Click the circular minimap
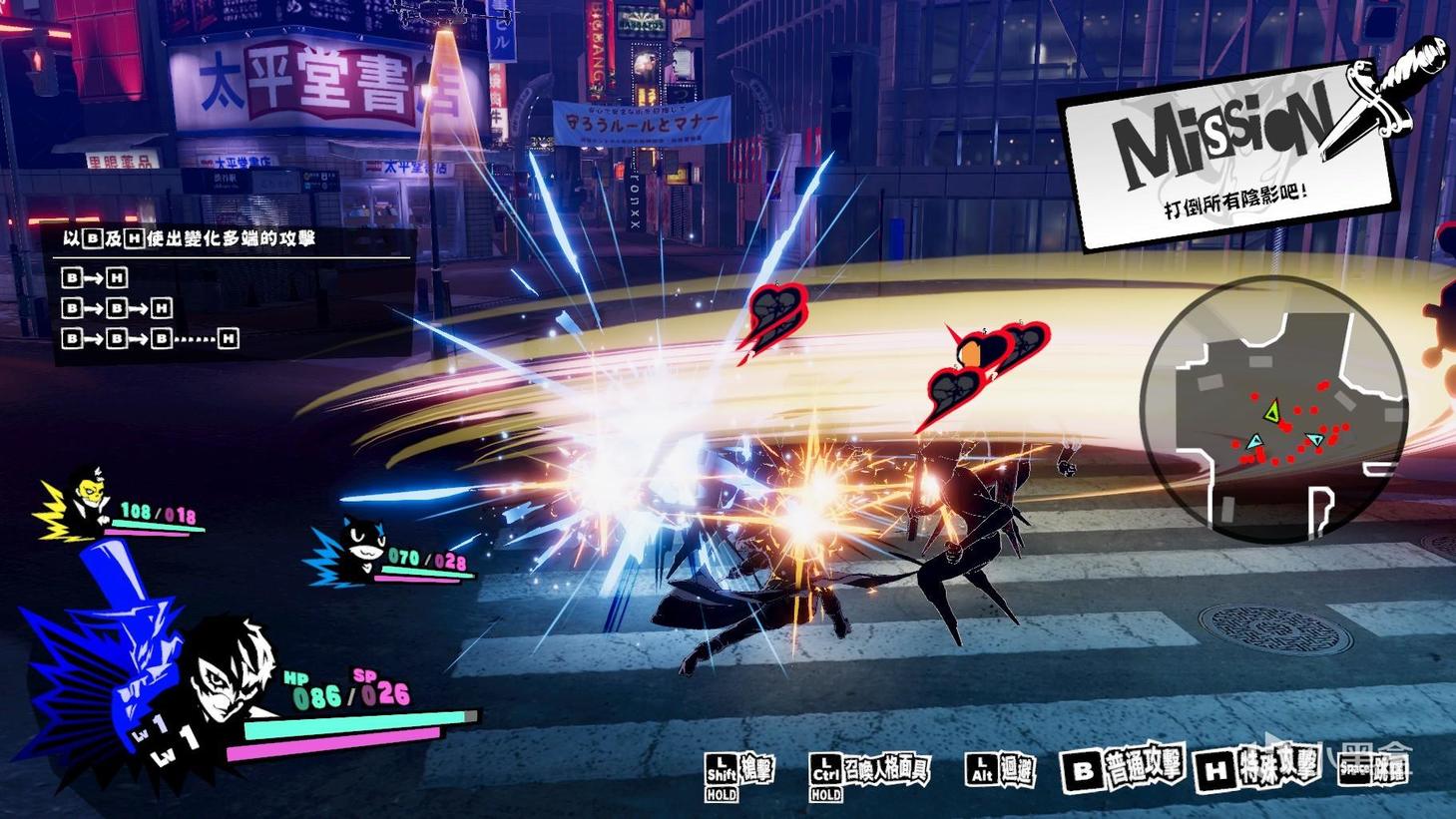 point(1274,407)
